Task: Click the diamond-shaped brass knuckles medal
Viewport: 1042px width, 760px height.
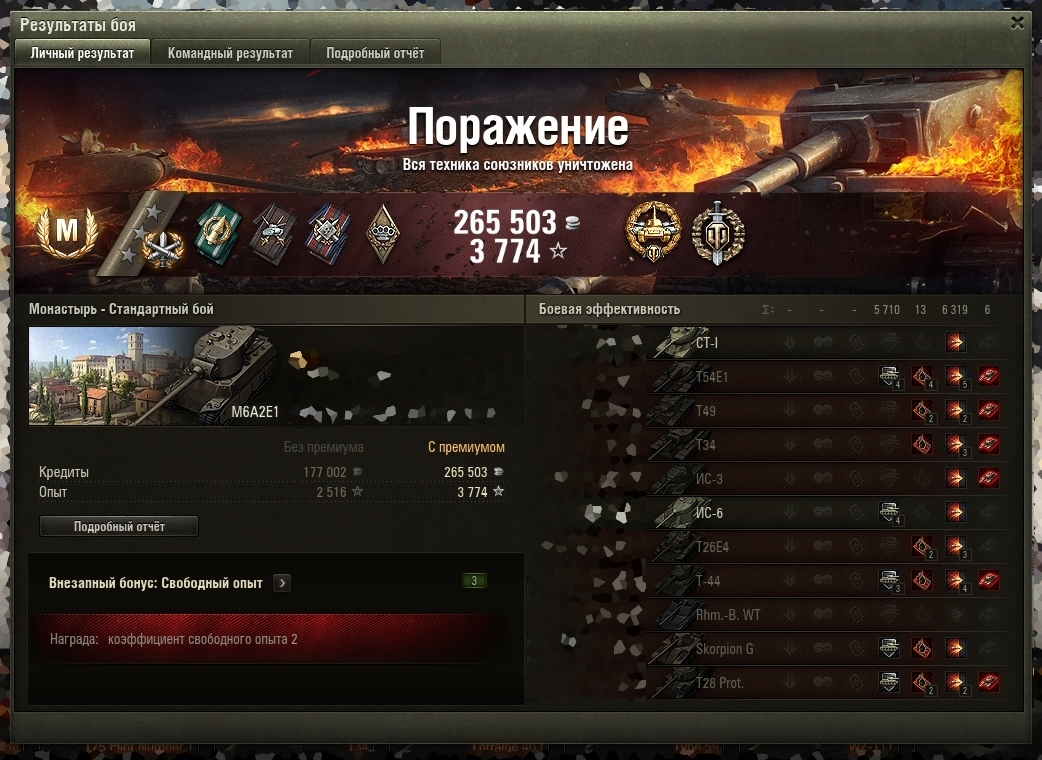Action: [382, 234]
